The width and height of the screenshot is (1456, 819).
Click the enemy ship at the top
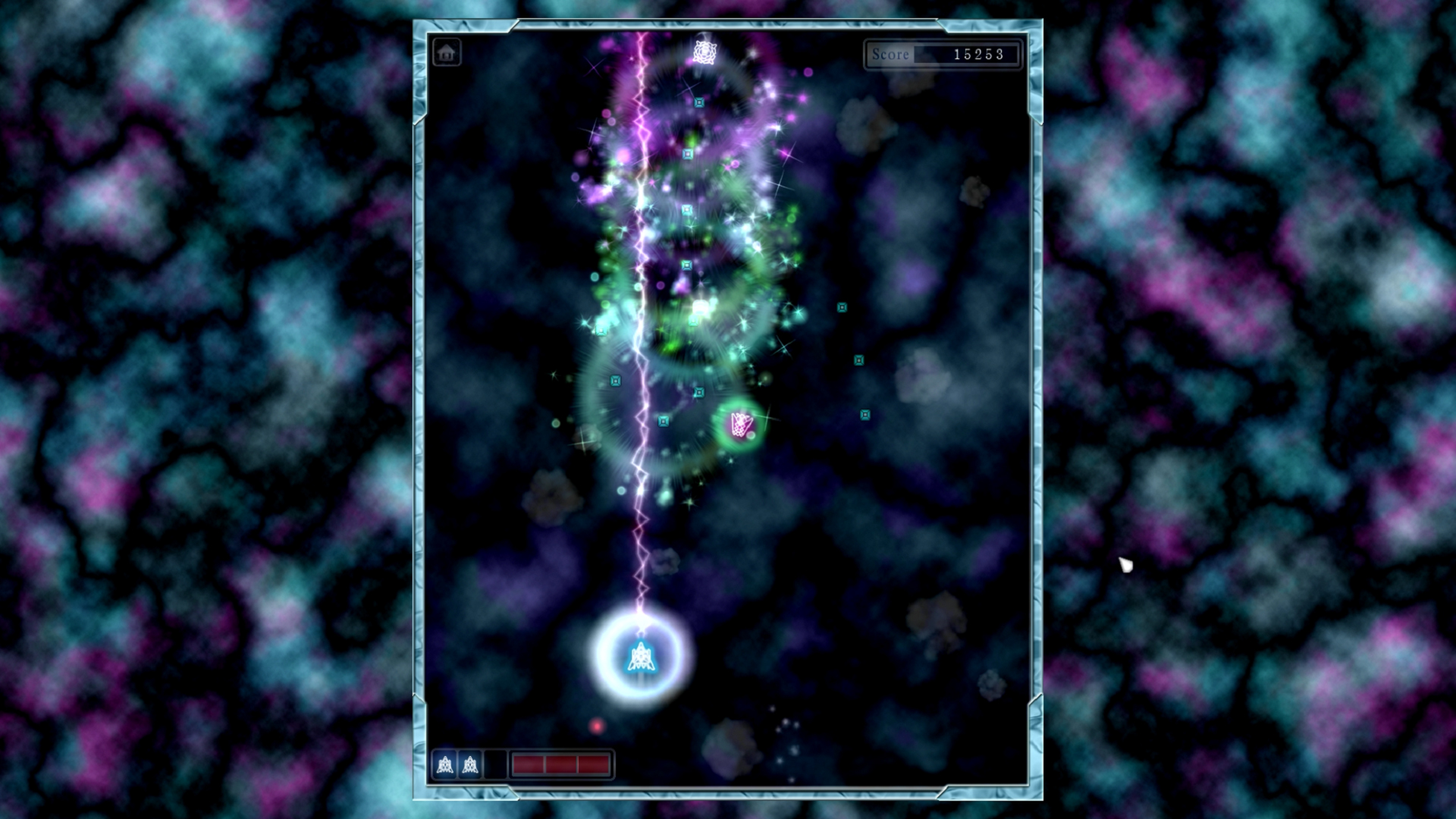point(704,52)
